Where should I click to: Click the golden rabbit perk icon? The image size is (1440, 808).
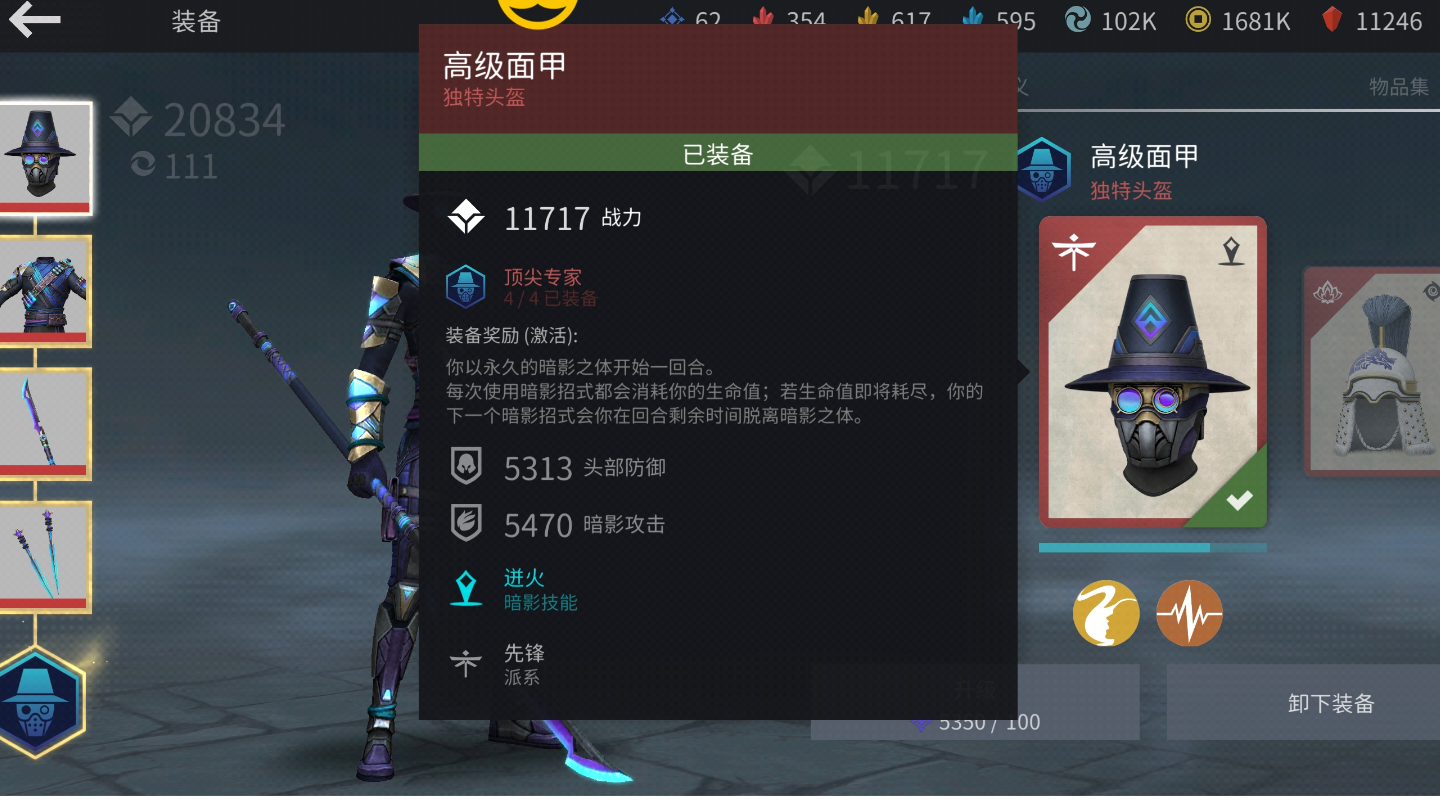[x=1105, y=613]
